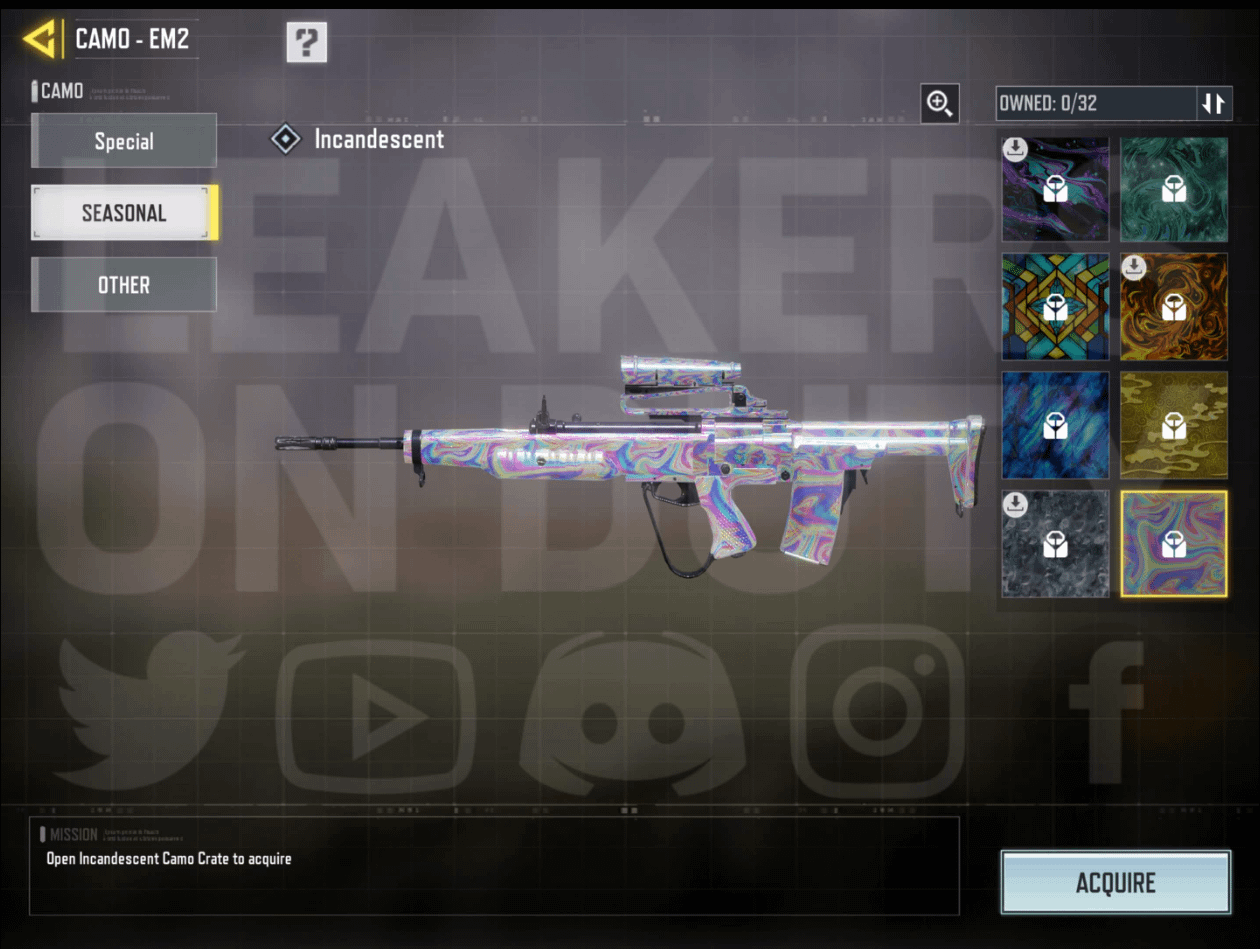Acquire the Incandescent camo
The width and height of the screenshot is (1260, 949).
pyautogui.click(x=1115, y=882)
